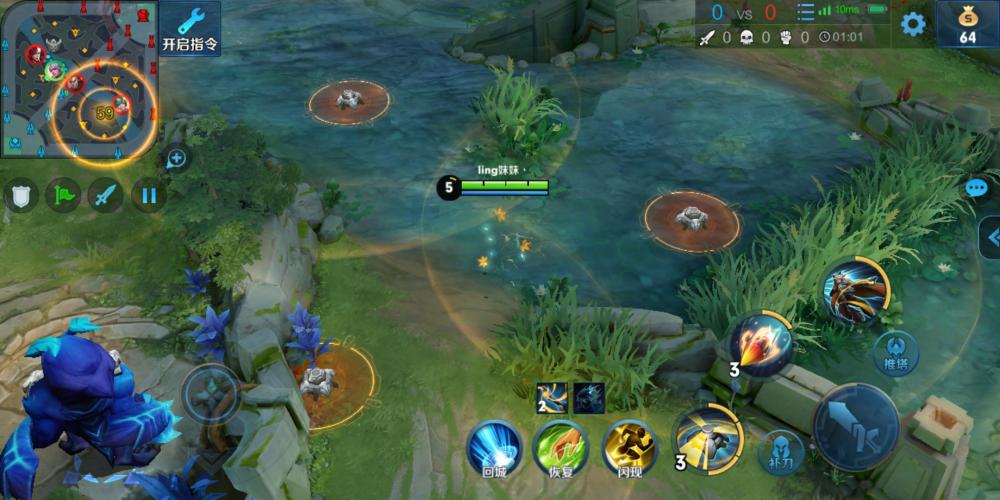Open the blue chat bubble
The height and width of the screenshot is (500, 1000).
click(x=976, y=188)
